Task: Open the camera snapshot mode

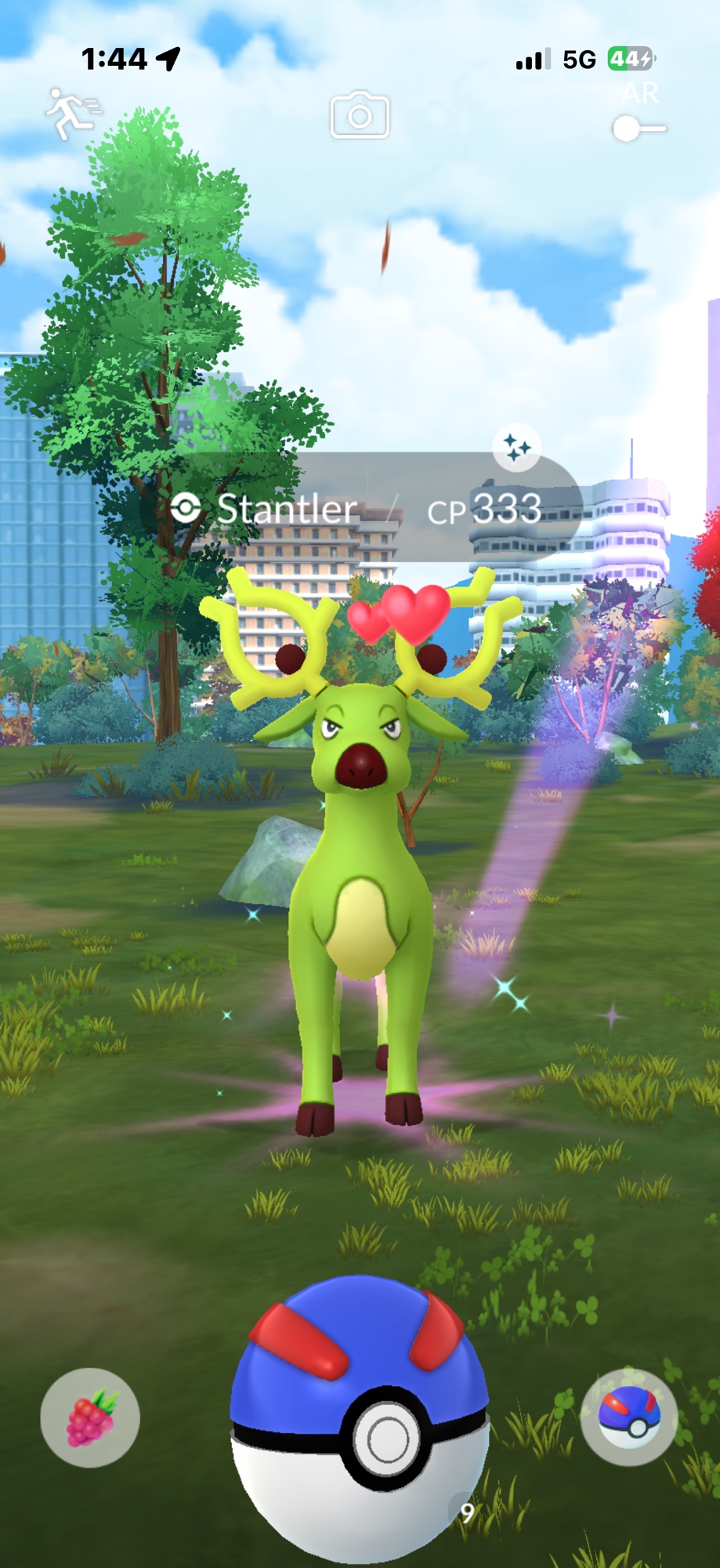Action: tap(360, 116)
